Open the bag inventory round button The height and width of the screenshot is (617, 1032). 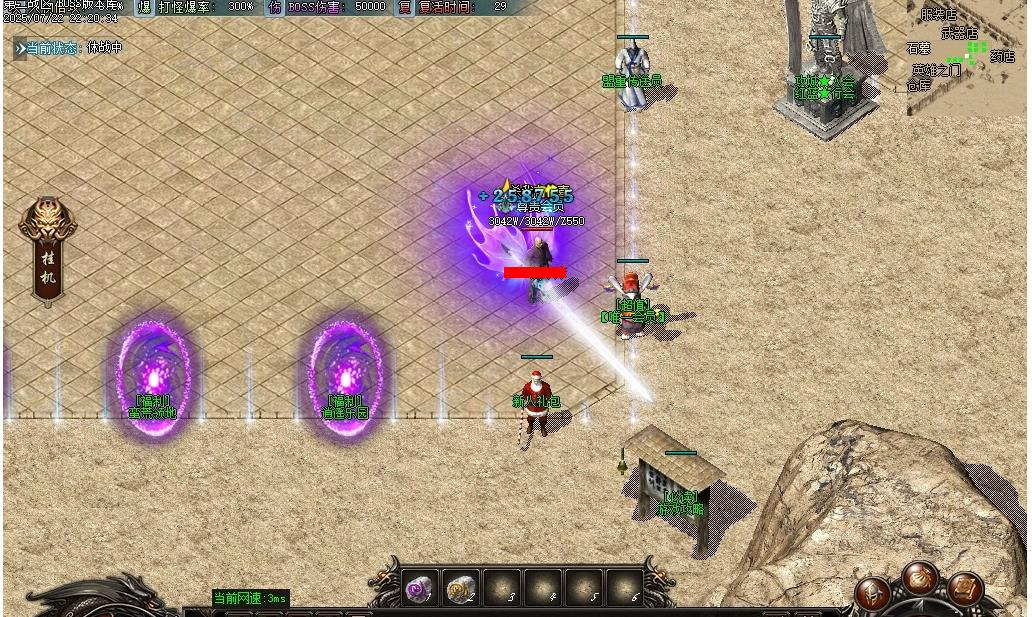pyautogui.click(x=920, y=578)
